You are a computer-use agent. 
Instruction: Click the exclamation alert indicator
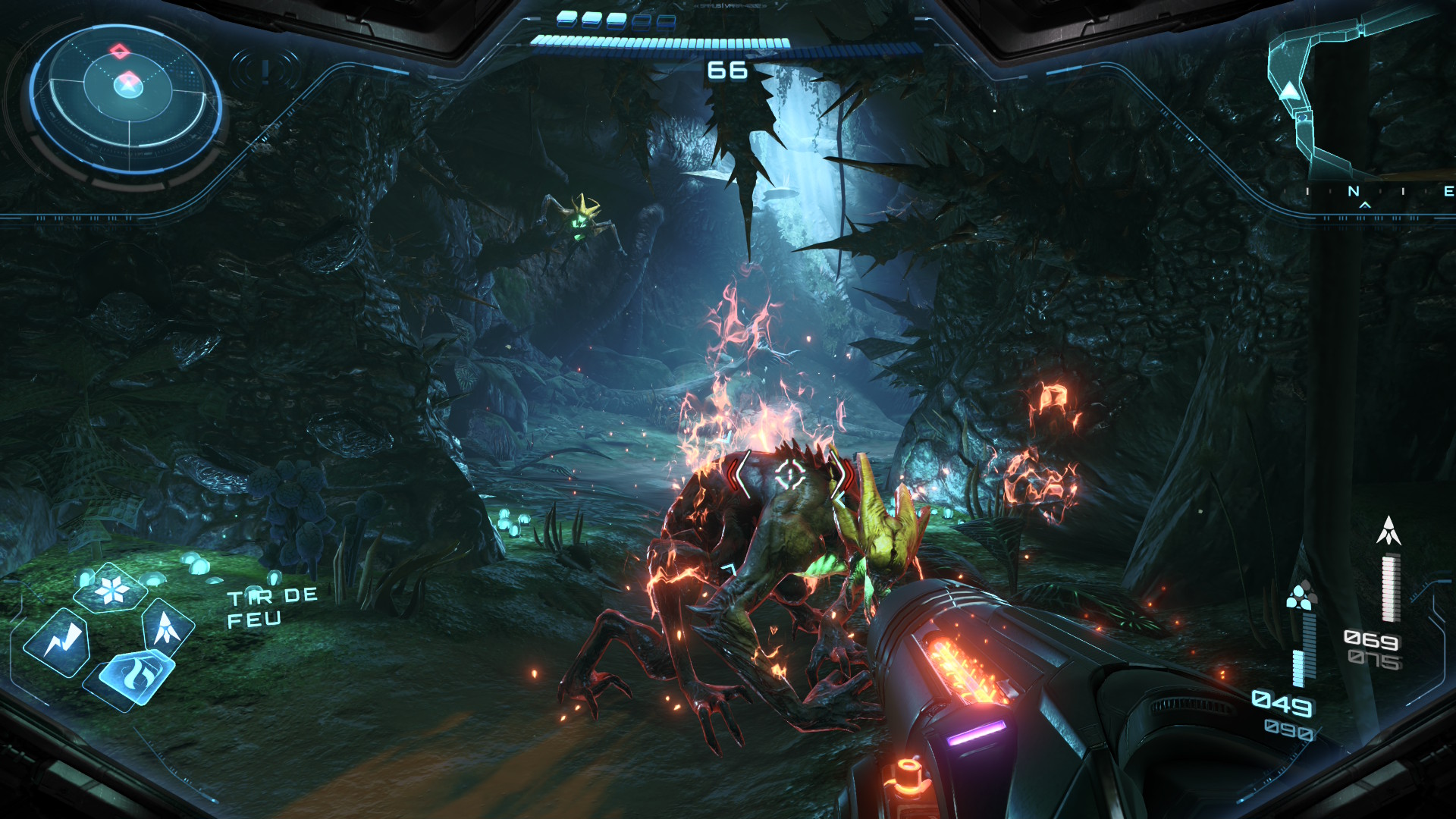tap(265, 71)
